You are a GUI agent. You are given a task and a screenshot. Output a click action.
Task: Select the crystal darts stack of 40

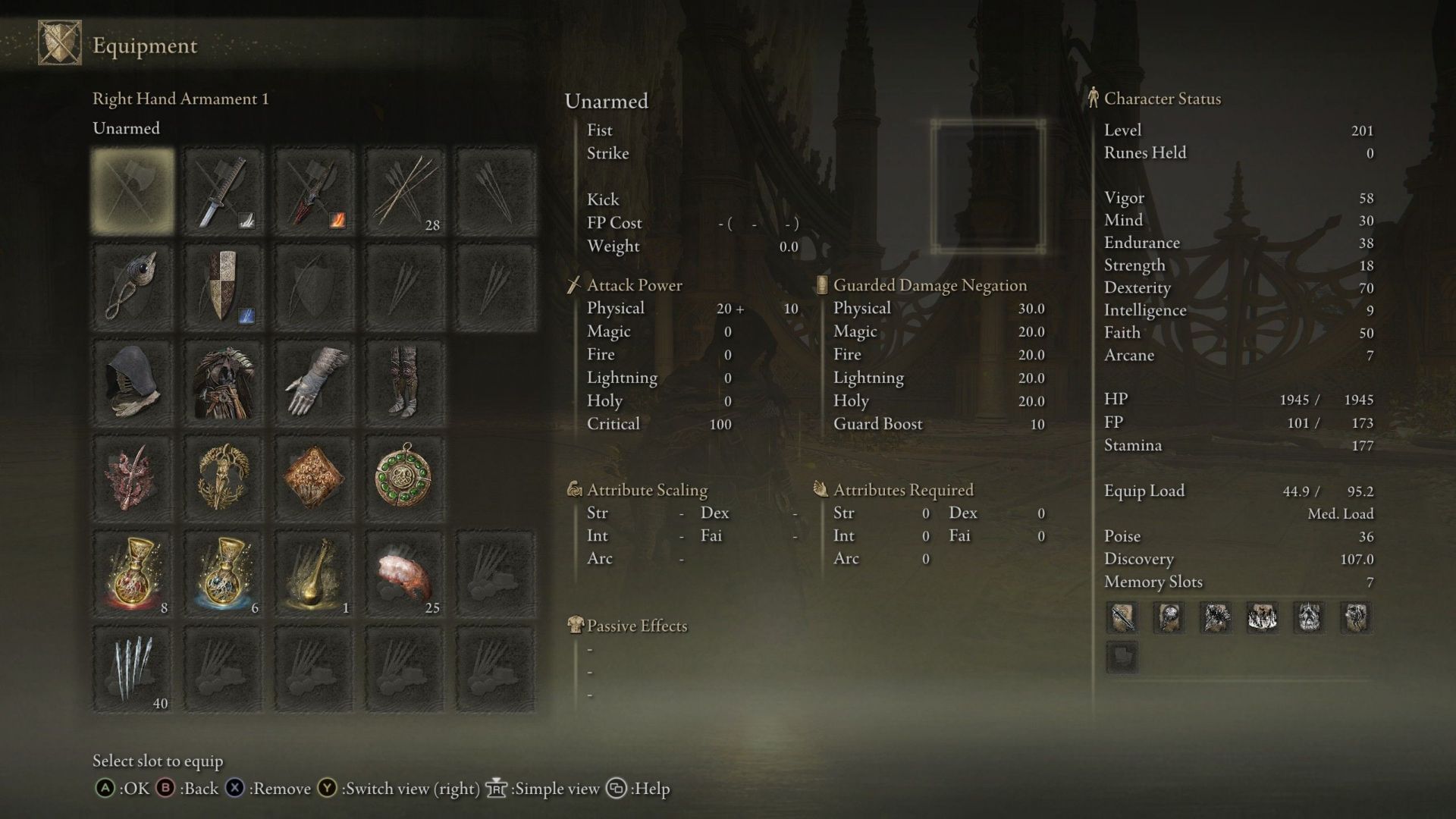point(133,670)
